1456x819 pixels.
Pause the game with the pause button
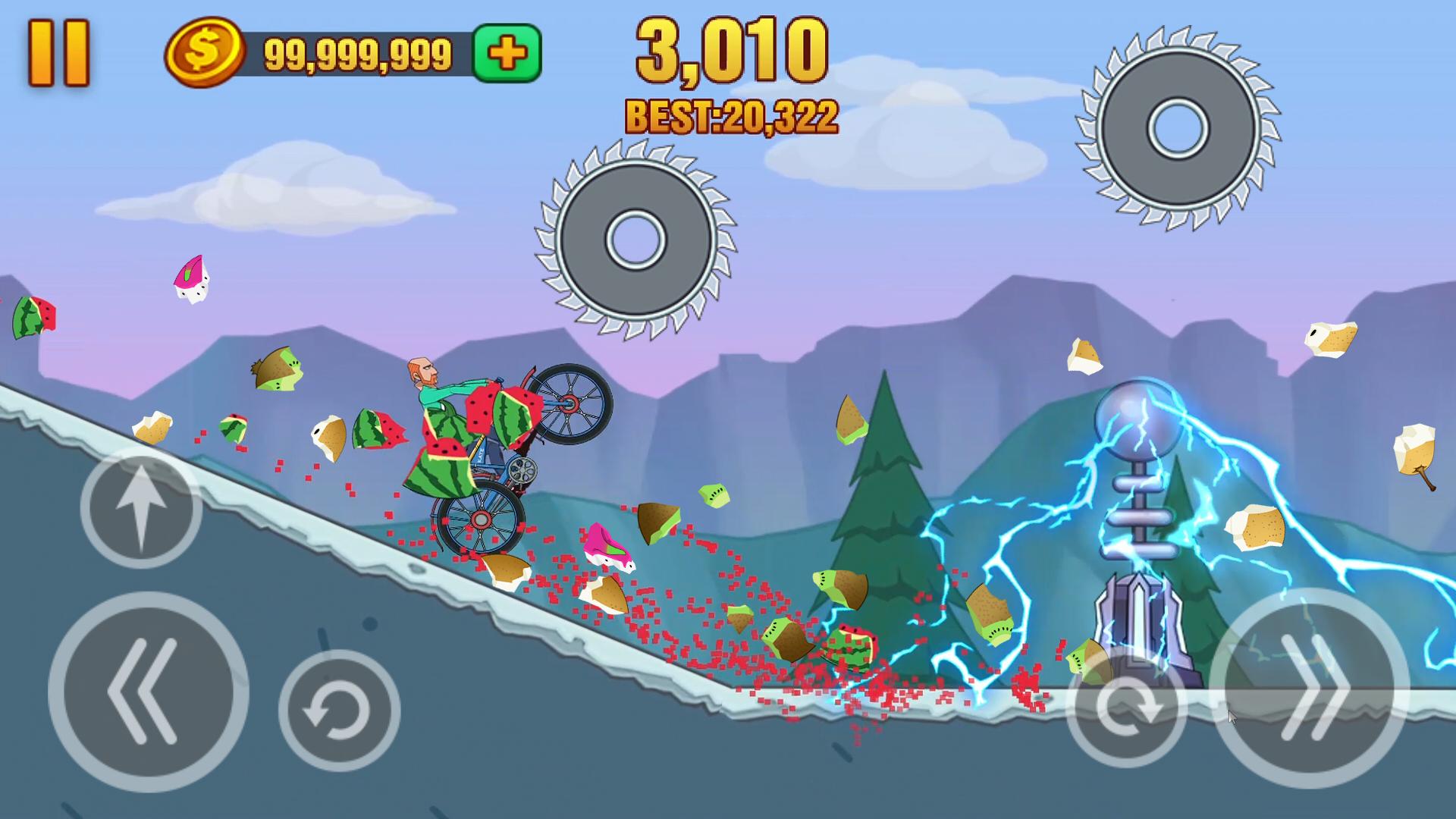tap(58, 53)
